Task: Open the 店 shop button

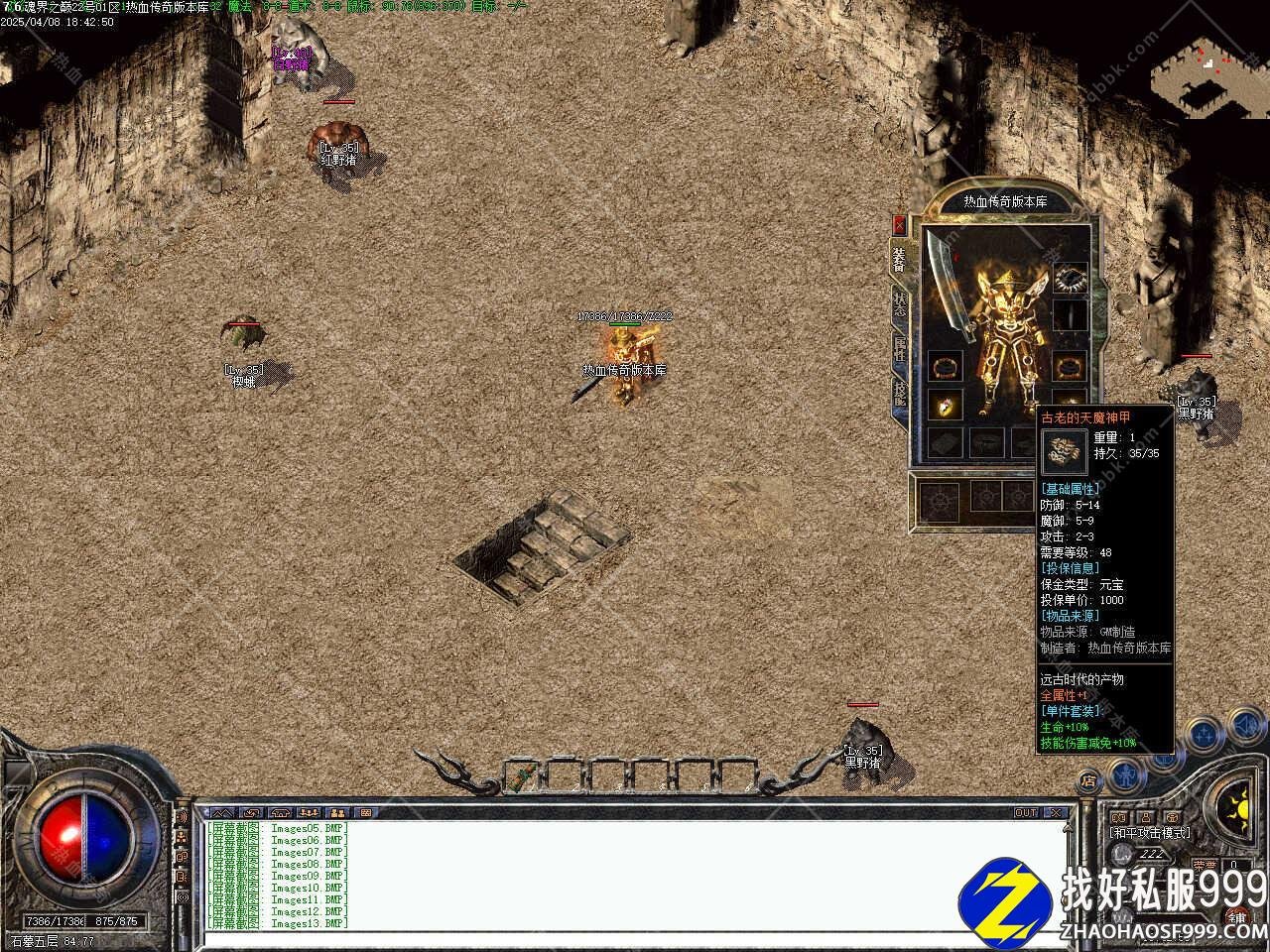Action: pyautogui.click(x=1089, y=780)
